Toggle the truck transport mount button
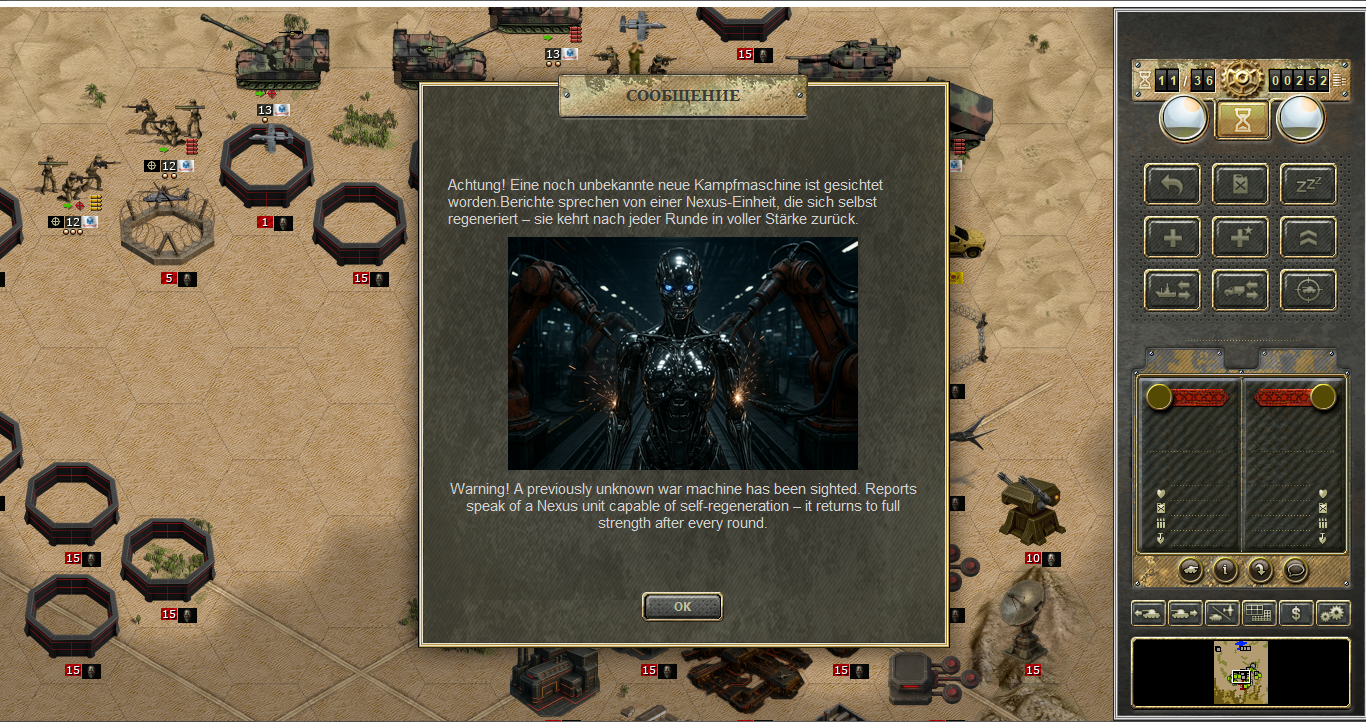Image resolution: width=1366 pixels, height=722 pixels. (x=1241, y=290)
